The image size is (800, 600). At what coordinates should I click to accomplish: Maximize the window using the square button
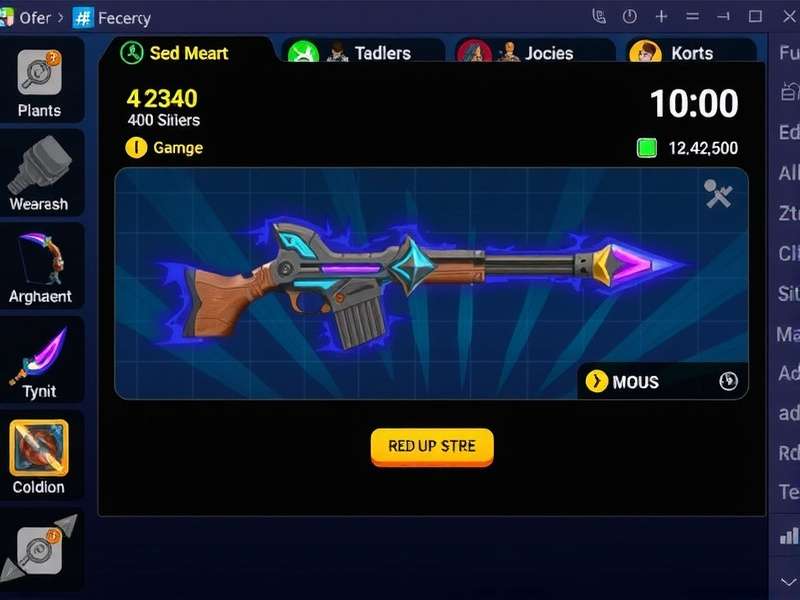[x=755, y=17]
